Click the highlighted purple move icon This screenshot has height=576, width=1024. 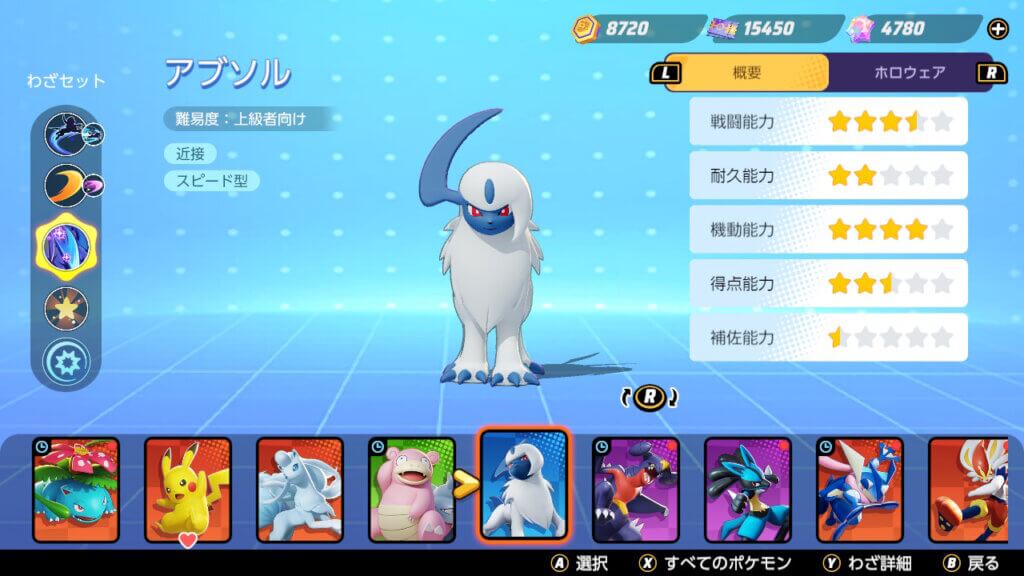[66, 245]
